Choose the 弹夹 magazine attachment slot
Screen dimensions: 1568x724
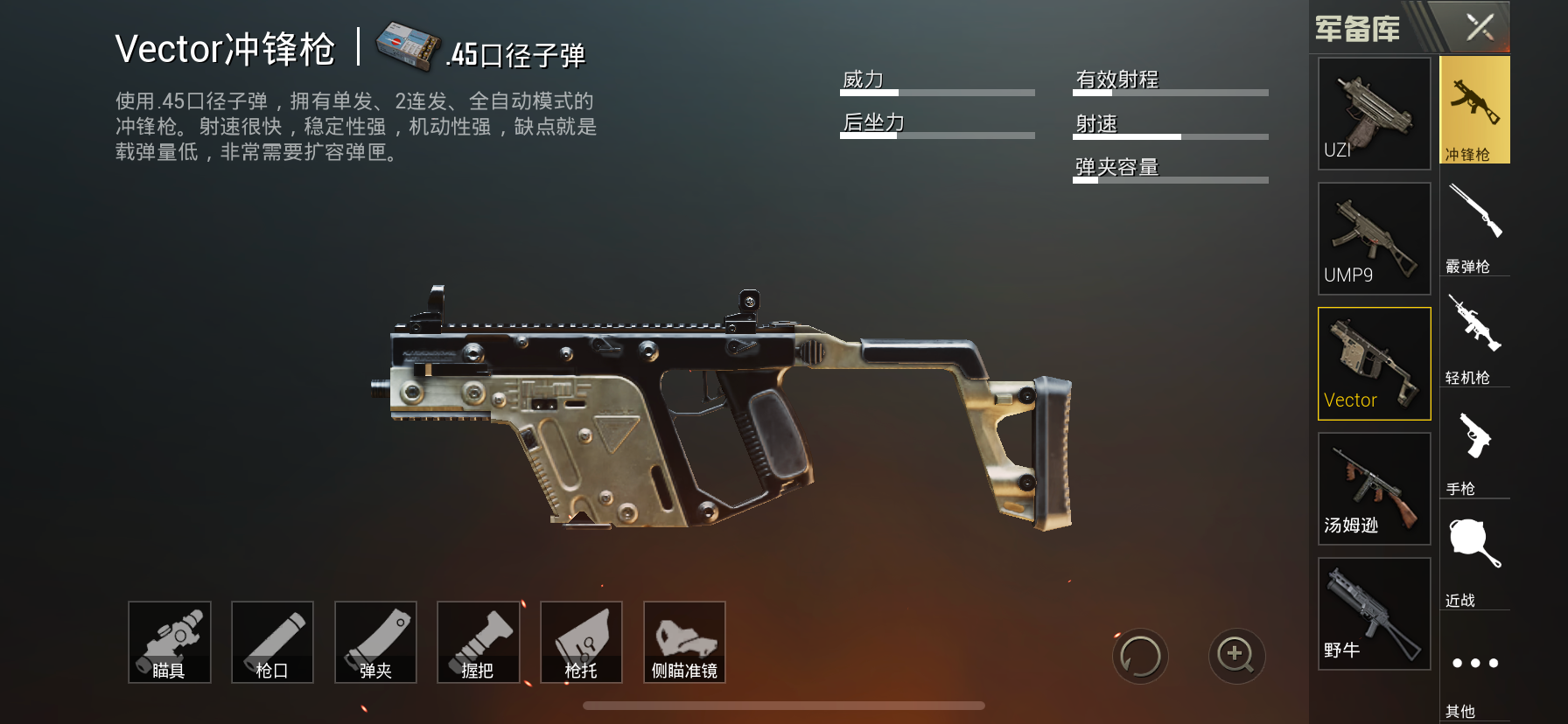(x=375, y=642)
